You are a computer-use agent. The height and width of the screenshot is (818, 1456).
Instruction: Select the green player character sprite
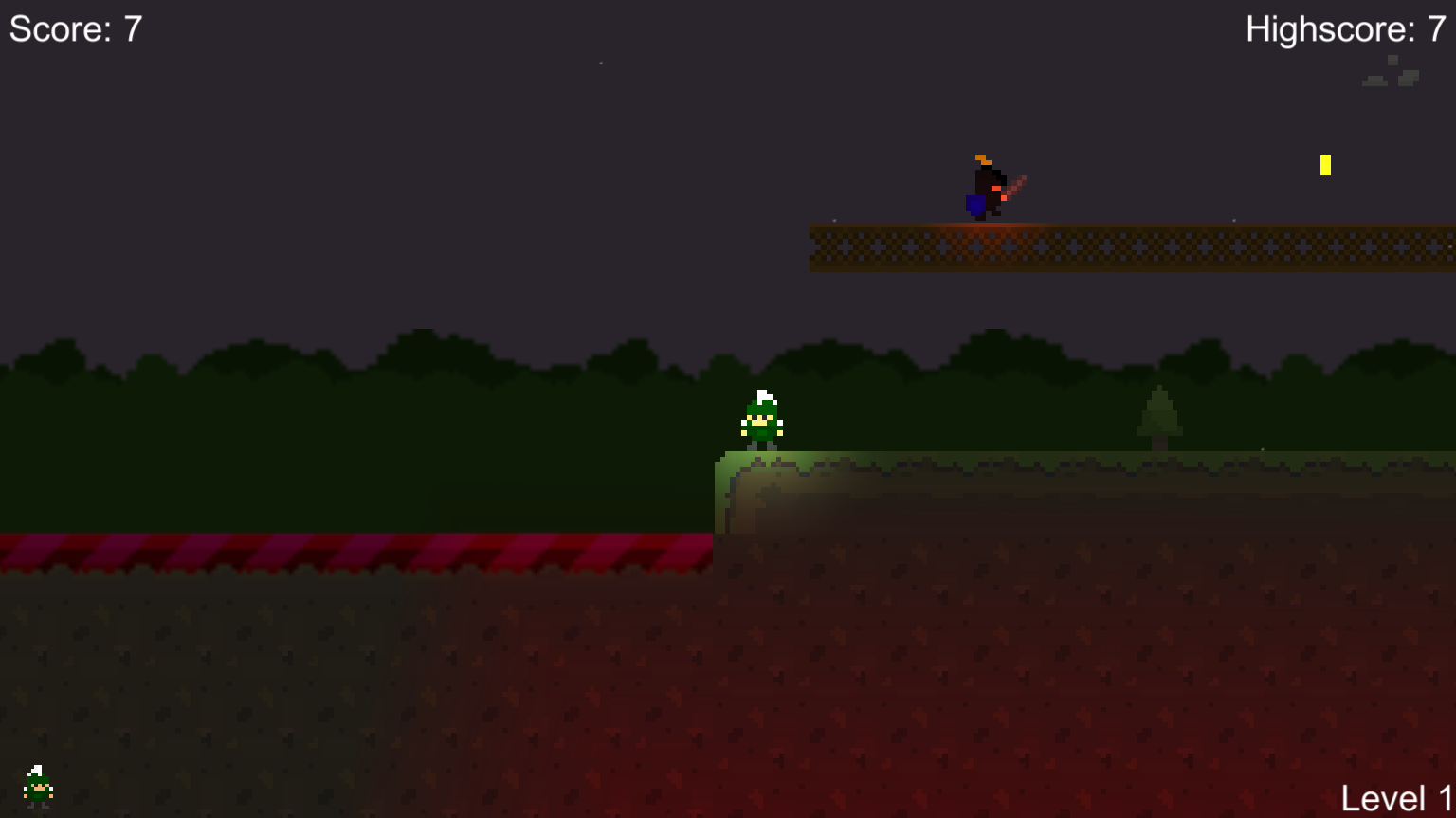[x=761, y=420]
